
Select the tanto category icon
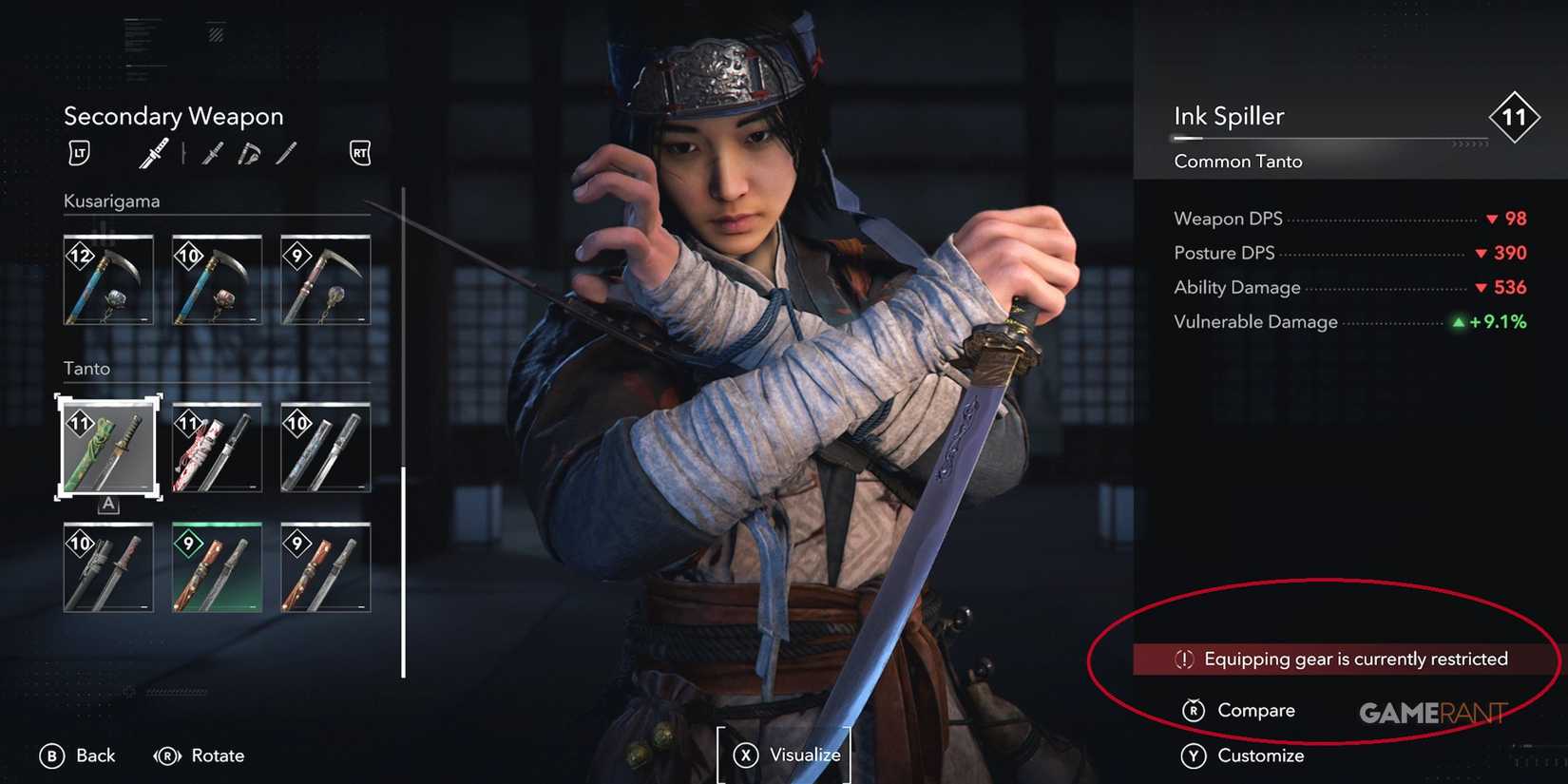pos(287,152)
